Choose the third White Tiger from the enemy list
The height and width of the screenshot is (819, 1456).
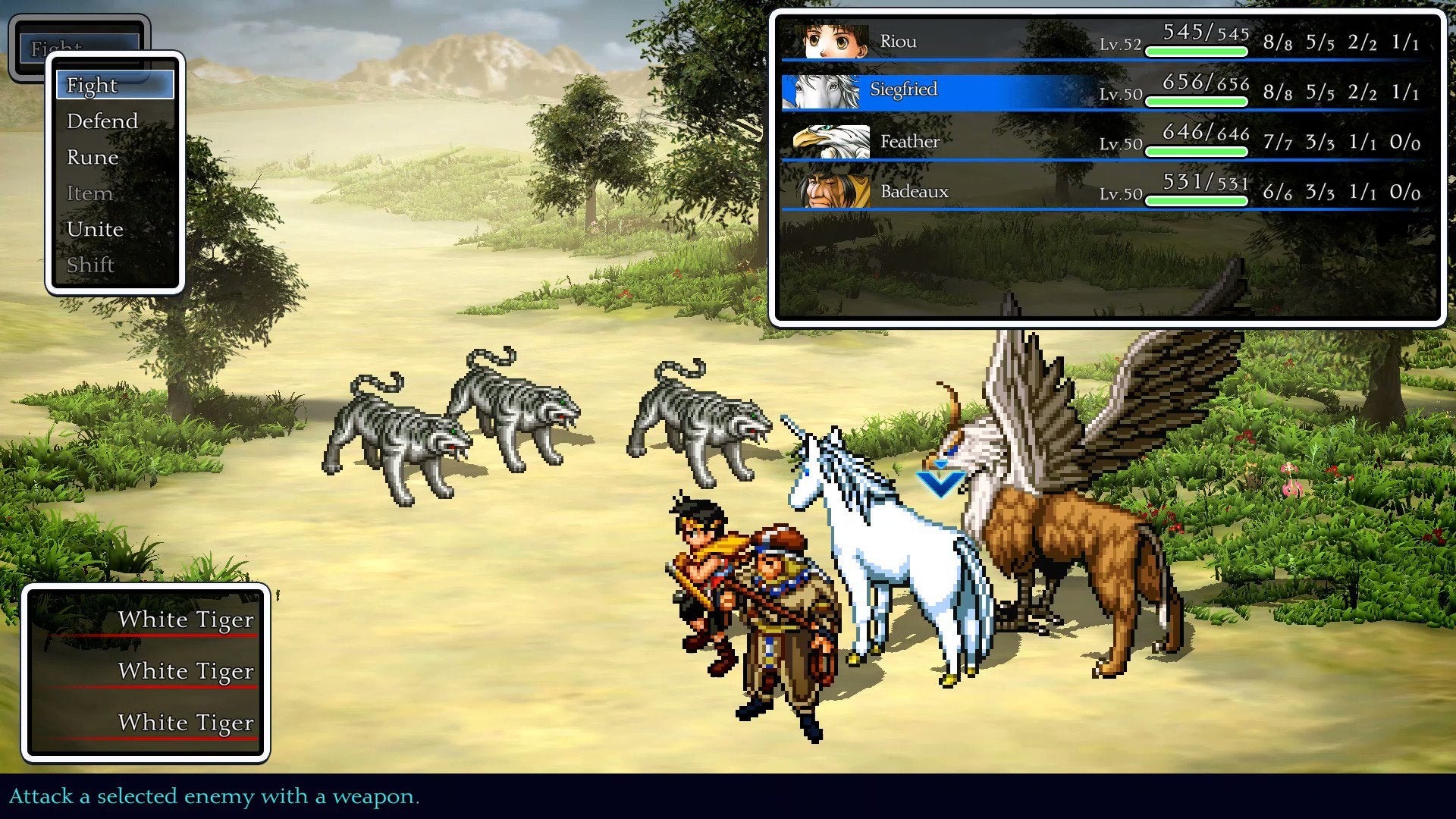(x=186, y=723)
